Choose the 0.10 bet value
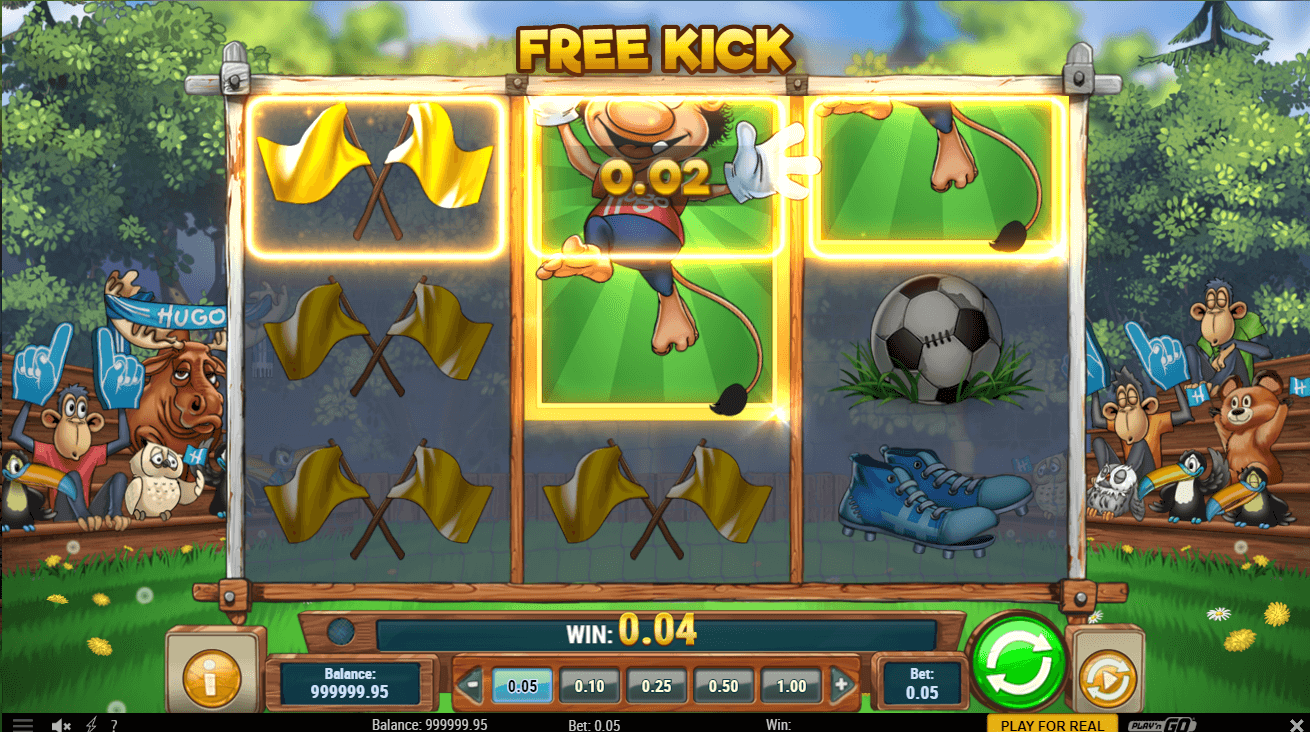 590,686
